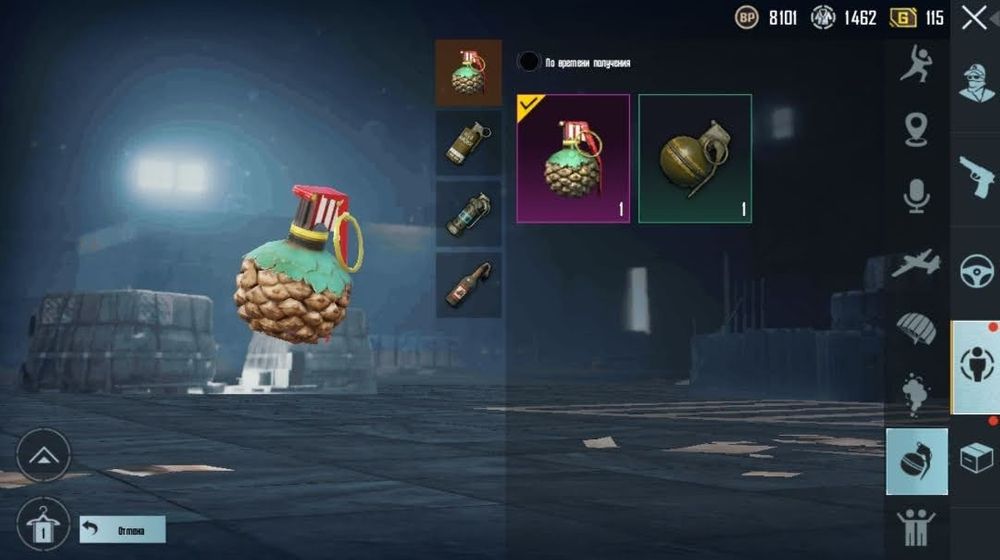This screenshot has width=1000, height=560.
Task: Toggle the По времени получения sort option
Action: 528,62
